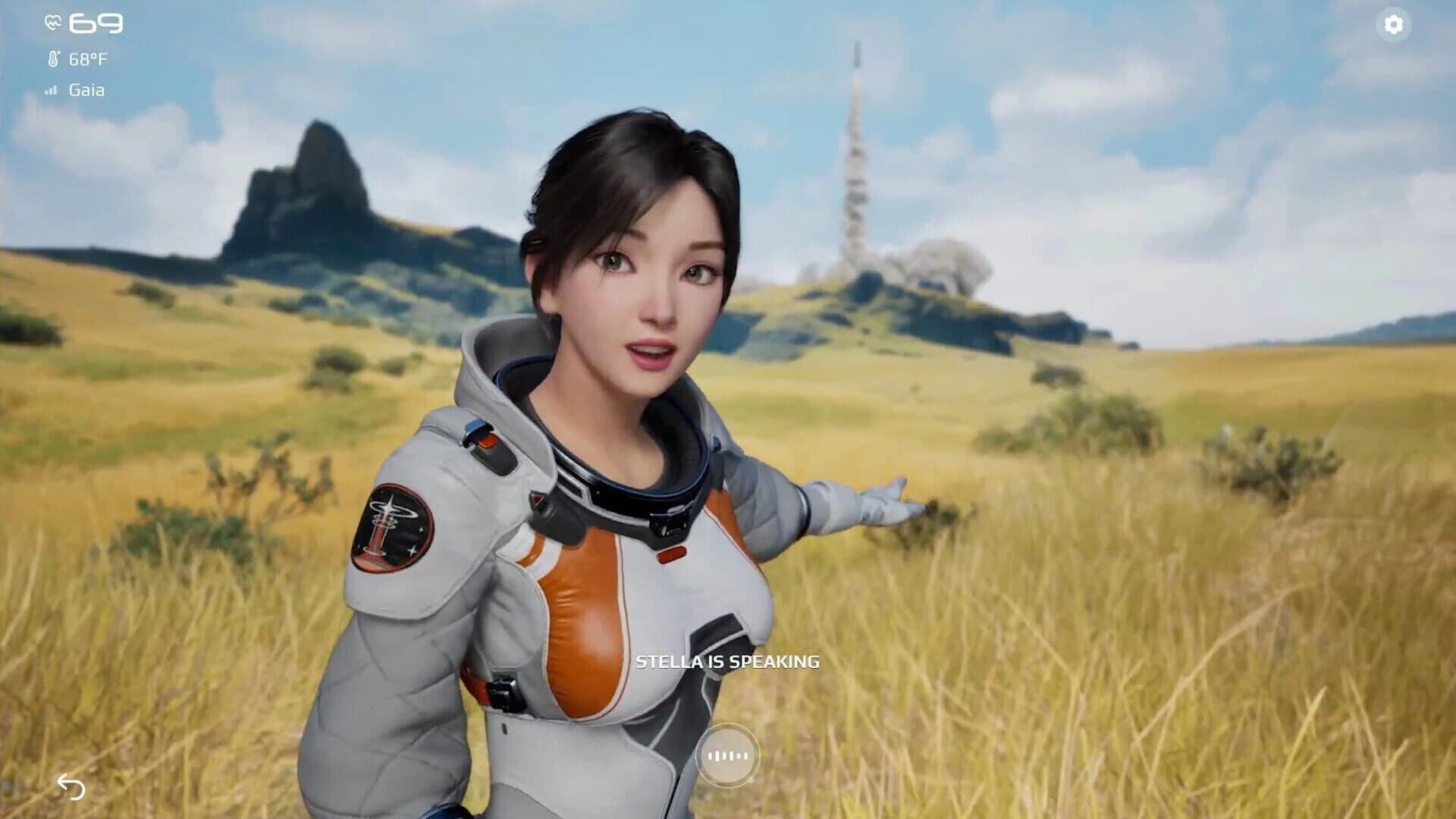
Task: Click the golden grass field beside Stella
Action: pos(1175,645)
